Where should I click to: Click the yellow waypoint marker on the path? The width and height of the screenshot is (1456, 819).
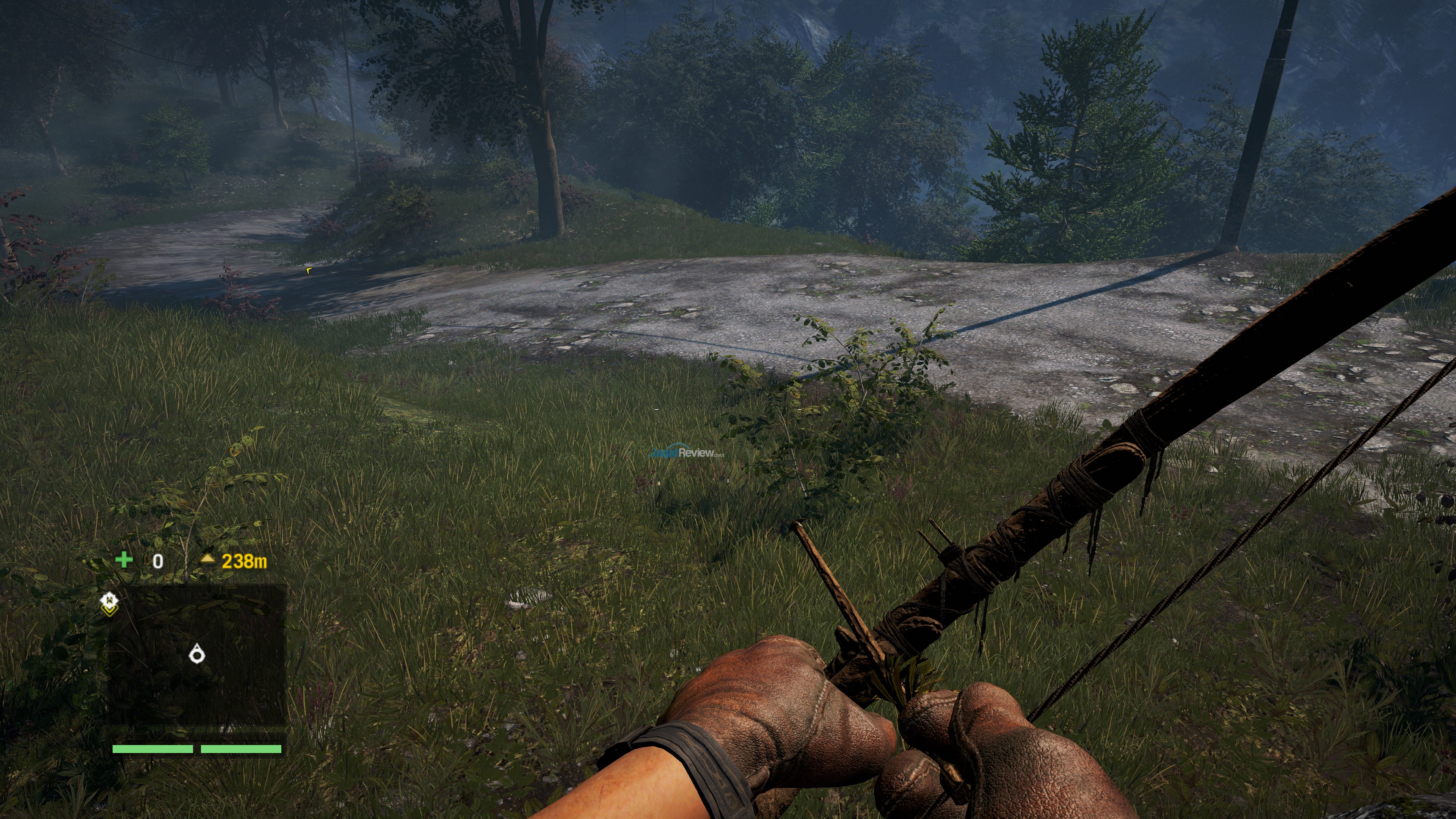(309, 271)
